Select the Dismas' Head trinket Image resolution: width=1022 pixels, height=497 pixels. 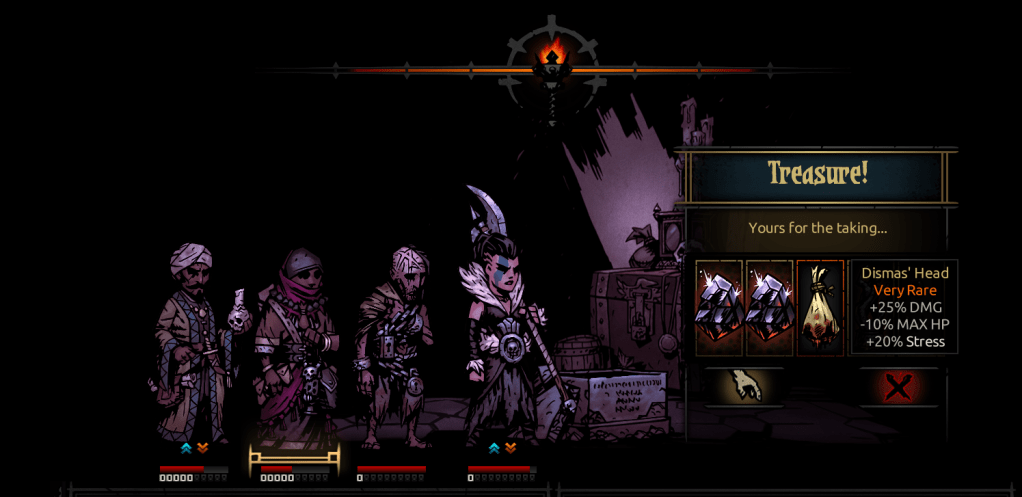tap(820, 308)
